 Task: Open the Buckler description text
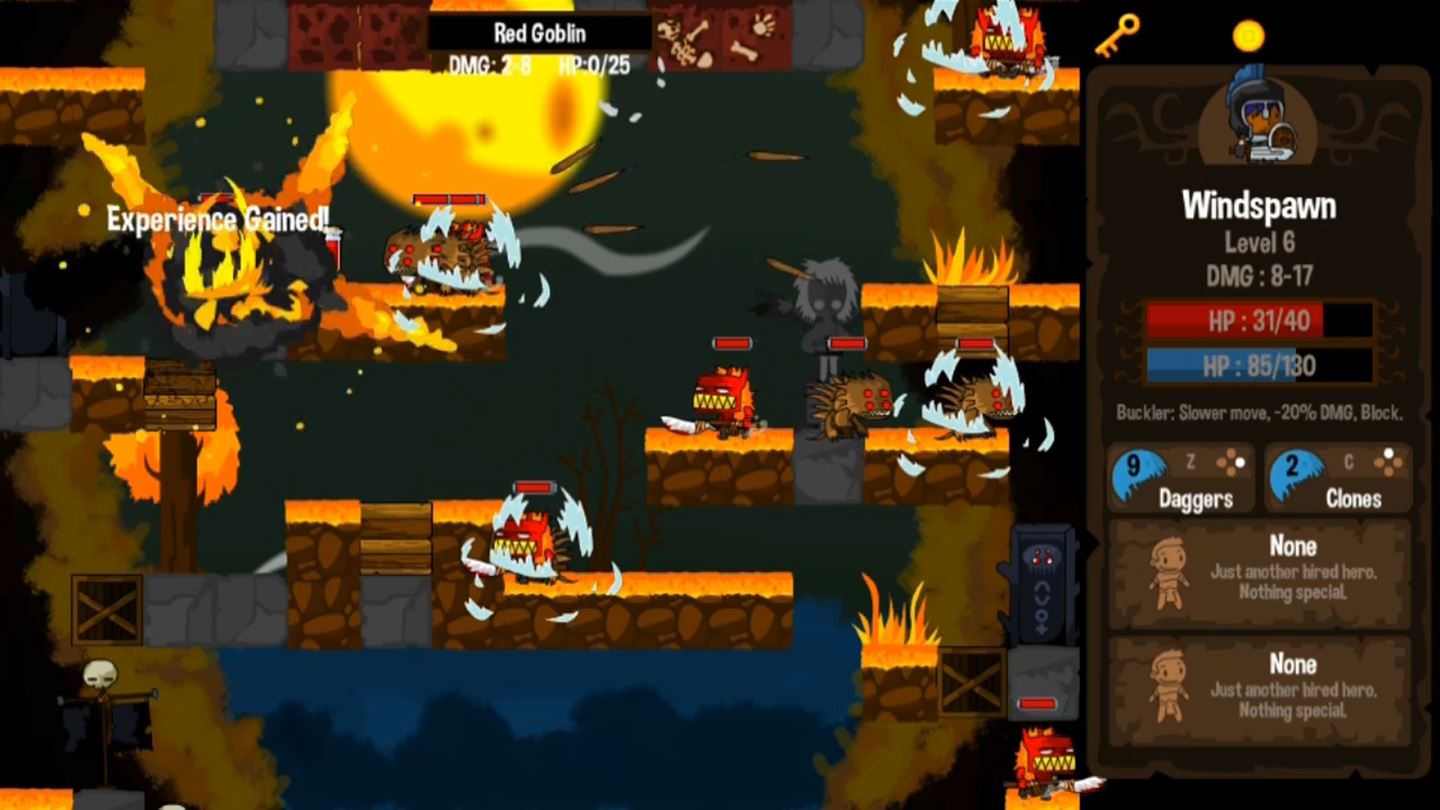pos(1258,410)
